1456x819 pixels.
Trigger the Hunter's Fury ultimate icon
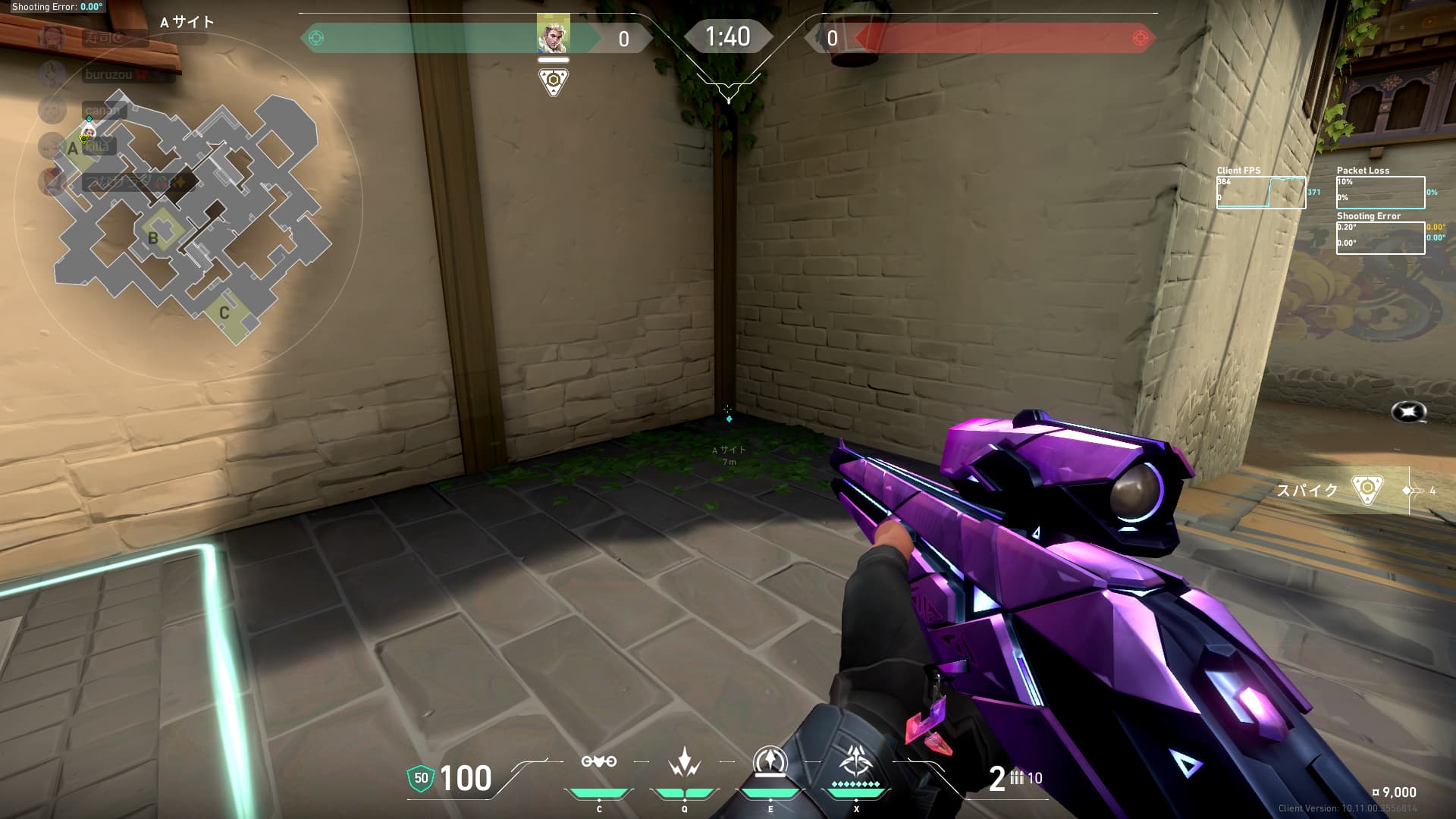click(x=856, y=762)
